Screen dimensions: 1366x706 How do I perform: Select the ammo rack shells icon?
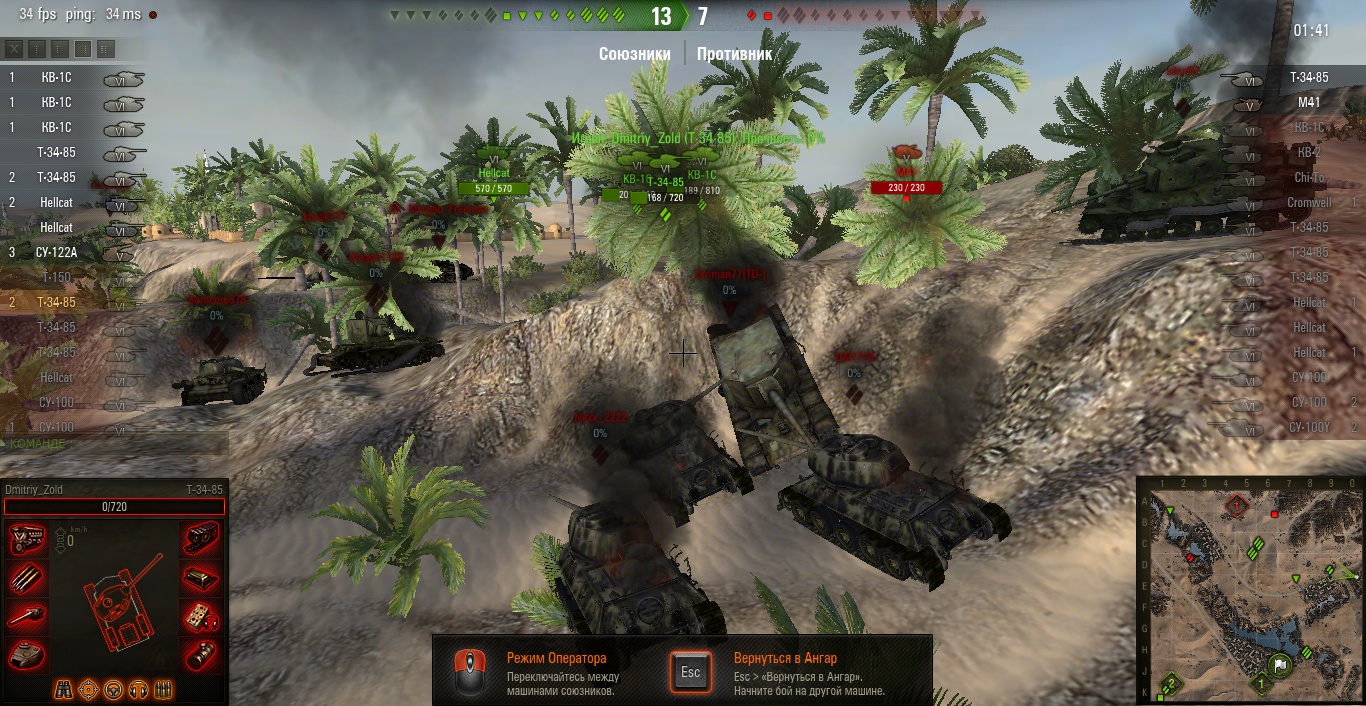[27, 578]
